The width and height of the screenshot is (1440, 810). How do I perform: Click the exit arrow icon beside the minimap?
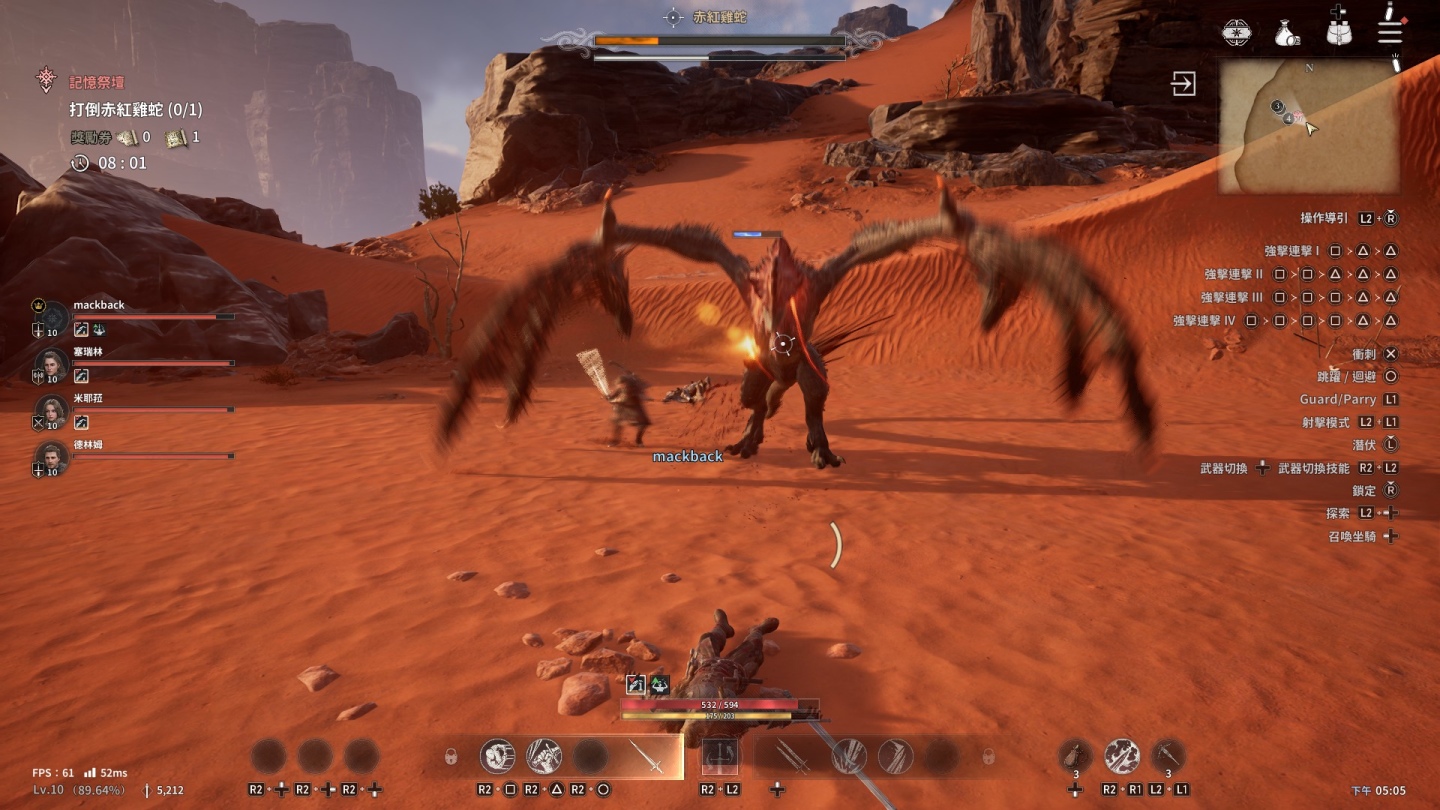pyautogui.click(x=1184, y=83)
